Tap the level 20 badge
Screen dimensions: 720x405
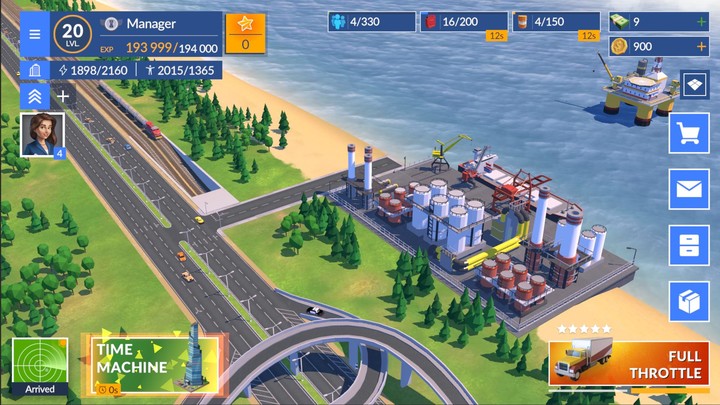click(71, 34)
